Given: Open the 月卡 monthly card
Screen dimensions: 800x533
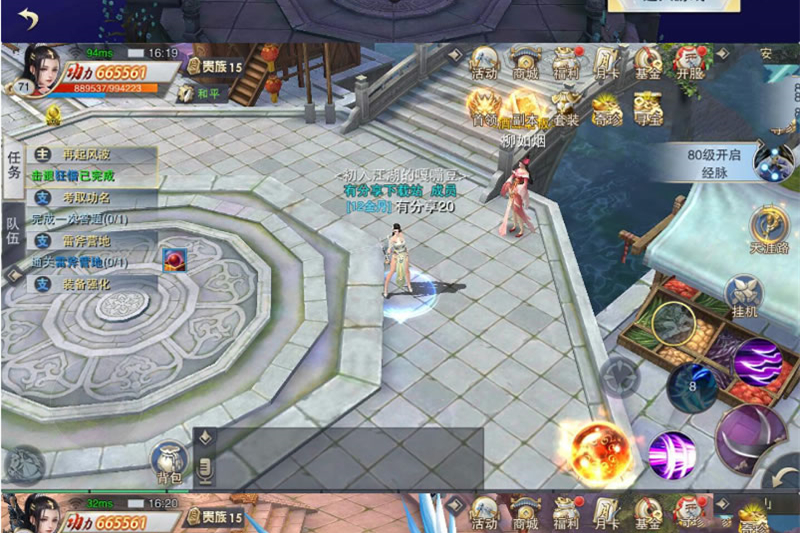Looking at the screenshot, I should pyautogui.click(x=607, y=64).
